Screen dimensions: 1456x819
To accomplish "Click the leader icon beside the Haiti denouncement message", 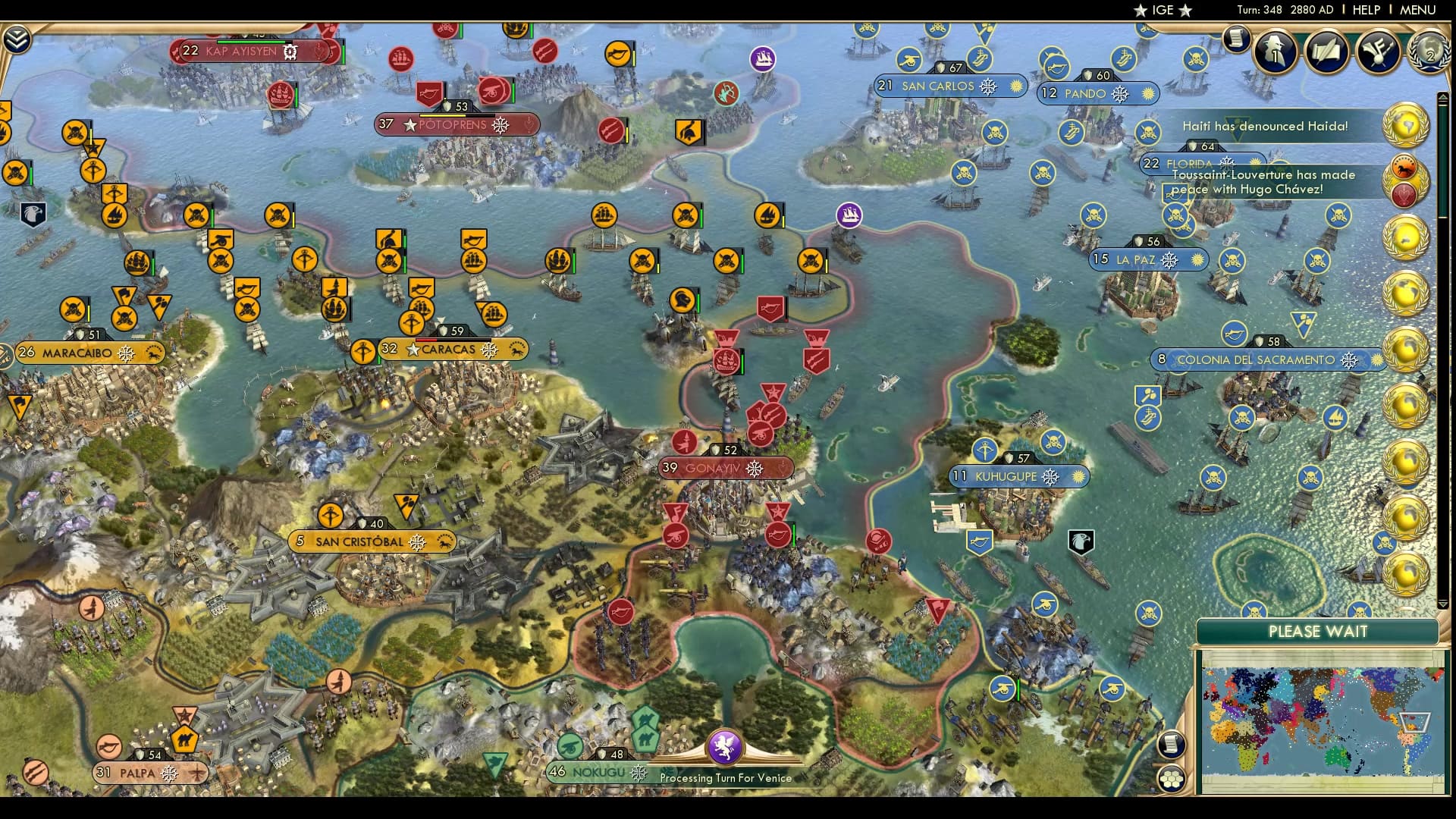I will click(1405, 127).
